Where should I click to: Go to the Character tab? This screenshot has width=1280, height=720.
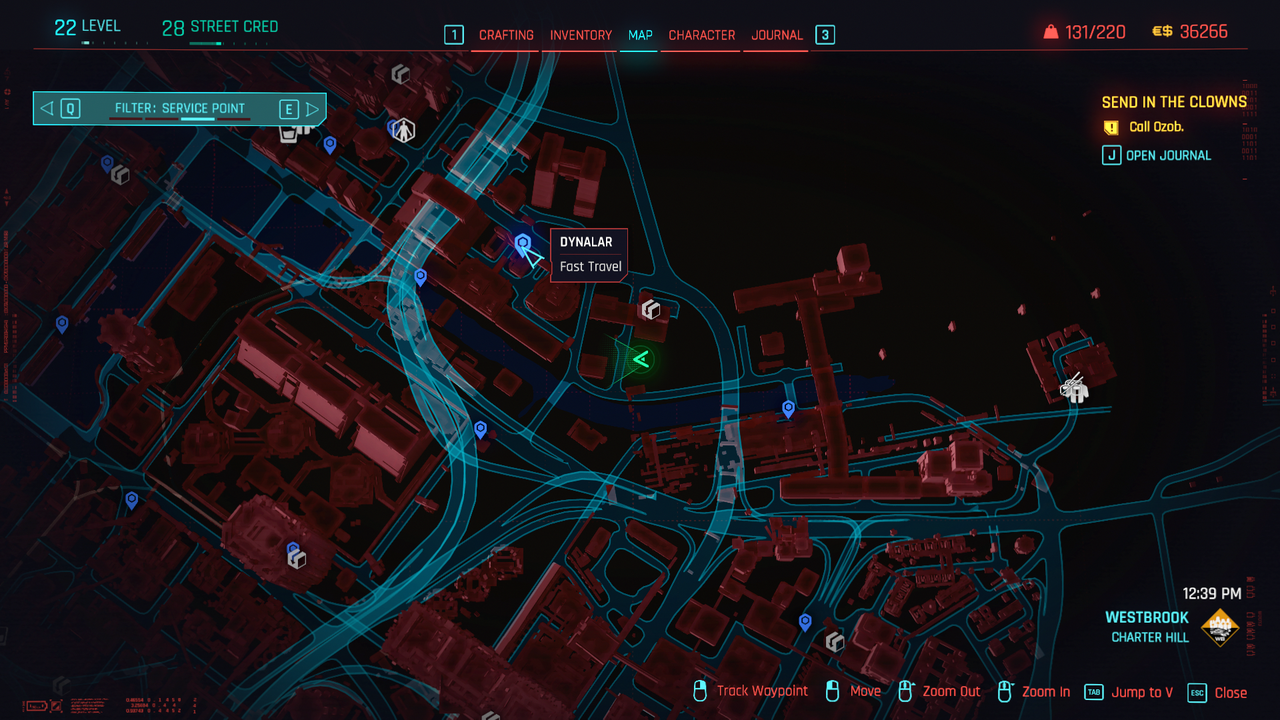click(701, 35)
